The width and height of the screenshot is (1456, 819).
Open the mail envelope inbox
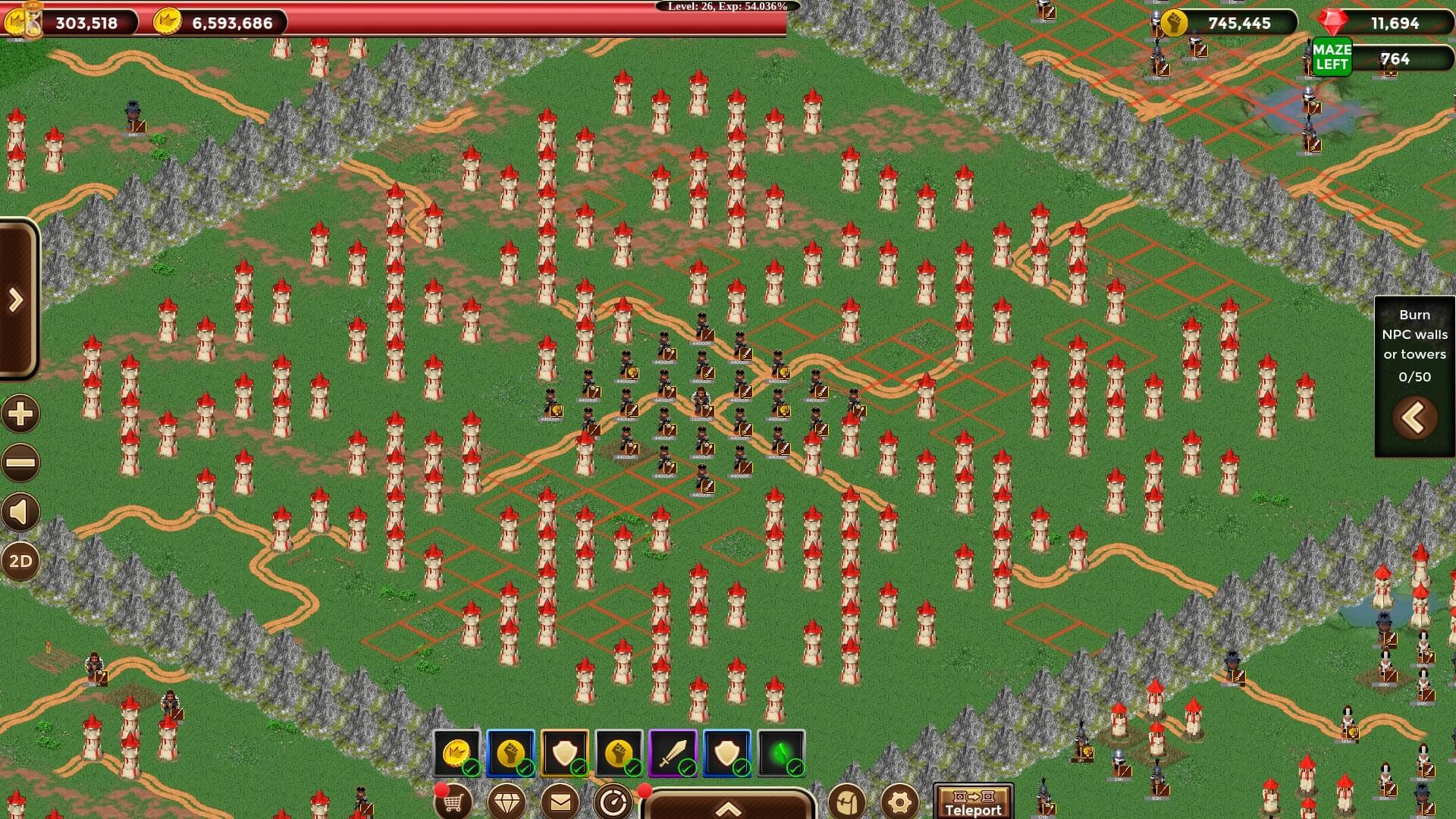pyautogui.click(x=560, y=801)
